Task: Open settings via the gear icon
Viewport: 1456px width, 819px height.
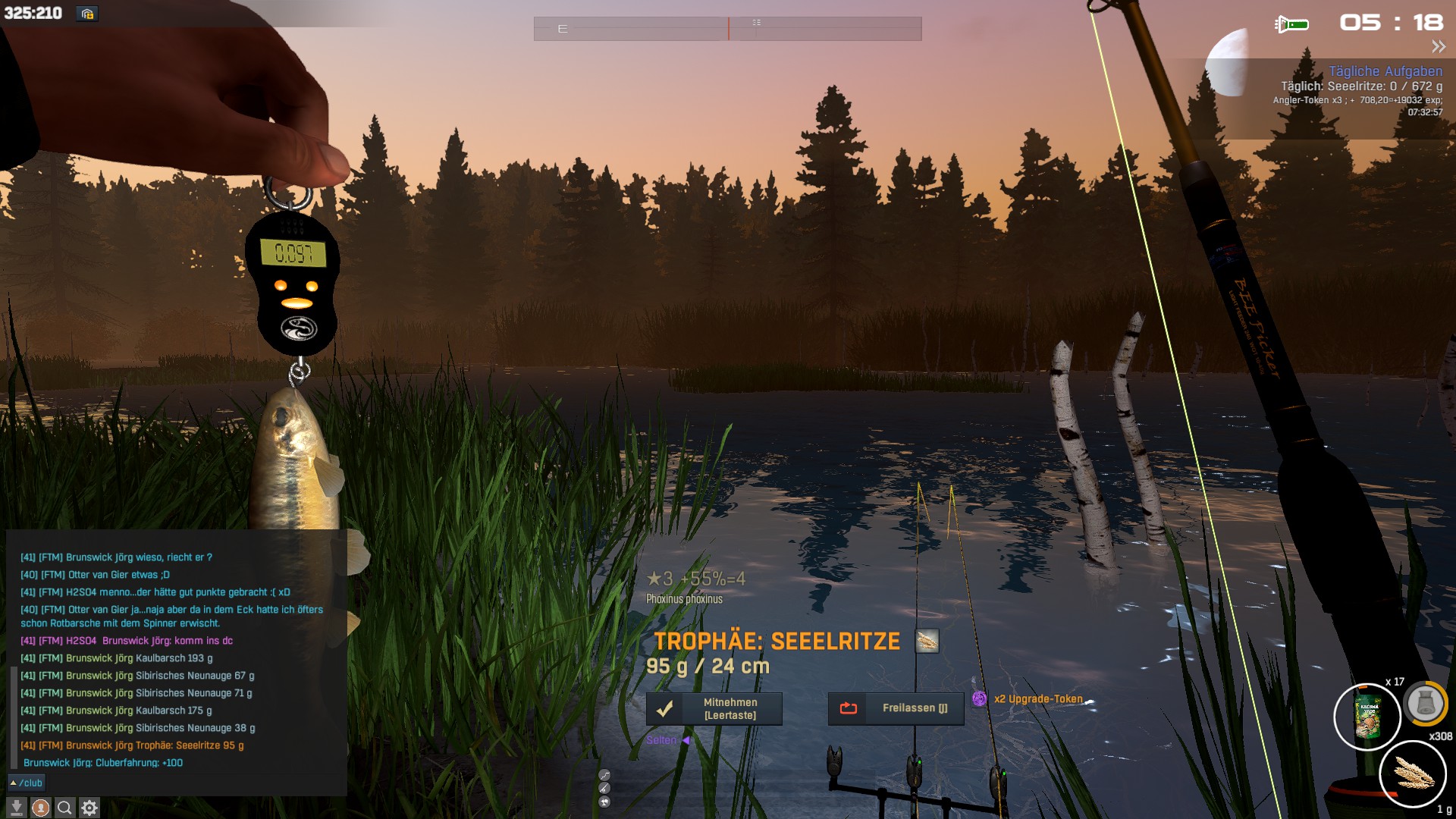Action: (x=89, y=808)
